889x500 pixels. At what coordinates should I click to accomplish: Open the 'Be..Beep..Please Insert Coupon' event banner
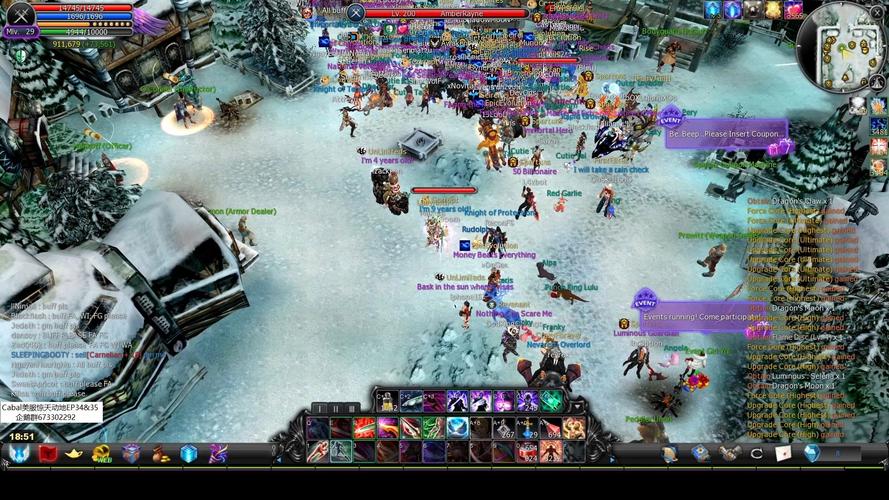(726, 133)
